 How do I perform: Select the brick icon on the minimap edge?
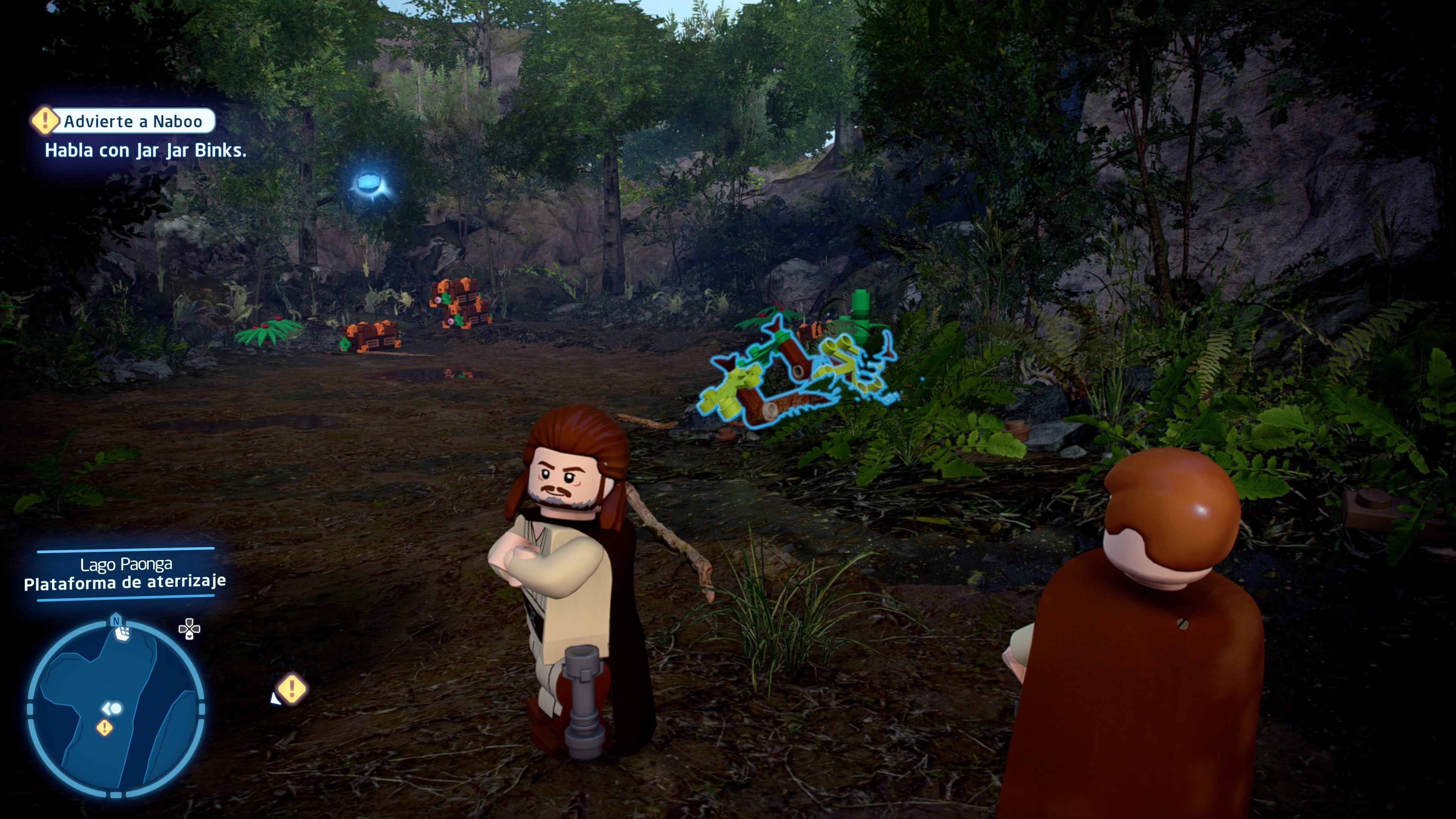123,634
